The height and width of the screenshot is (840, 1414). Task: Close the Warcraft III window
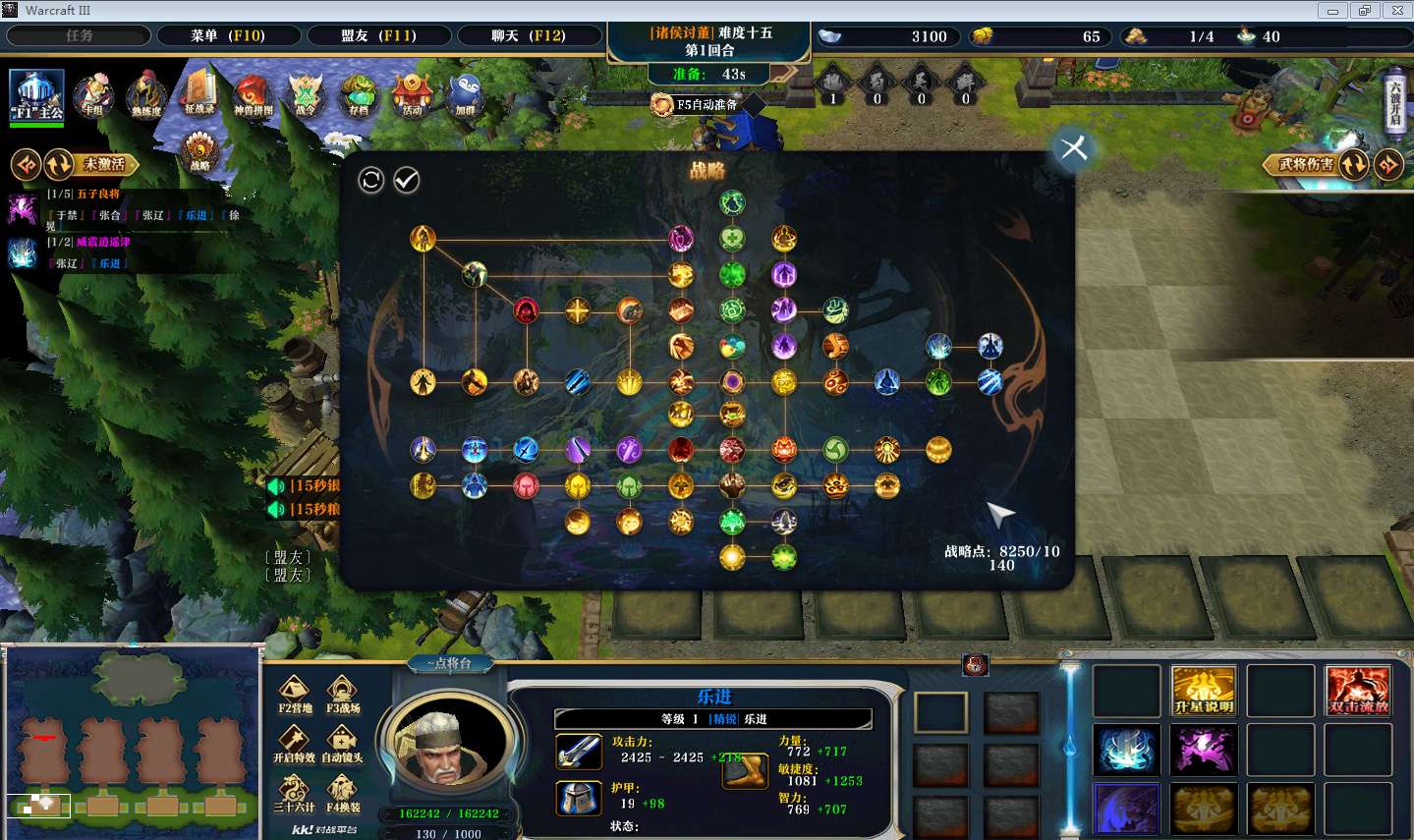coord(1396,11)
